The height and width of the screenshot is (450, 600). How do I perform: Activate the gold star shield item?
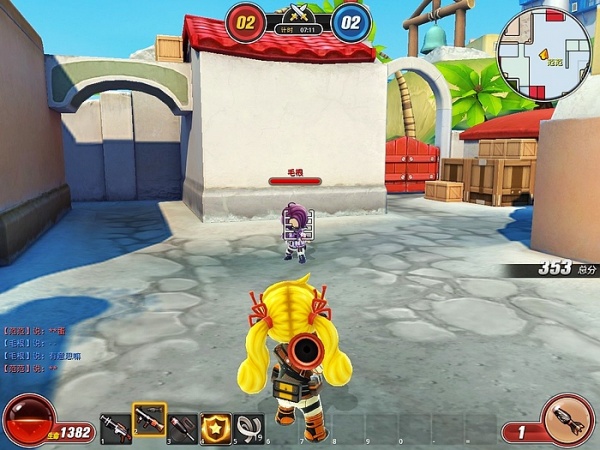pos(216,427)
